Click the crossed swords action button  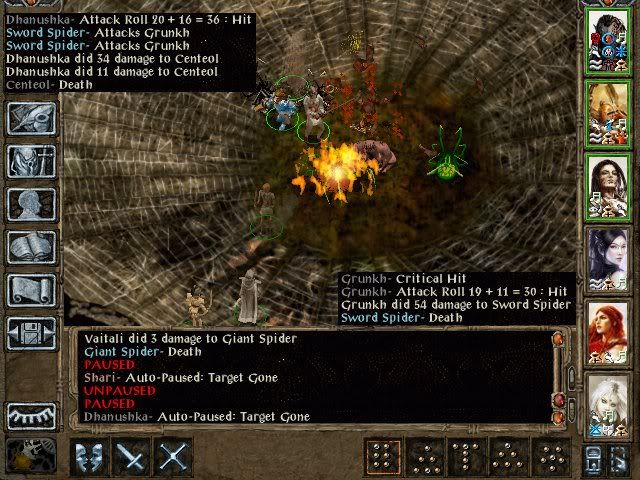point(173,458)
